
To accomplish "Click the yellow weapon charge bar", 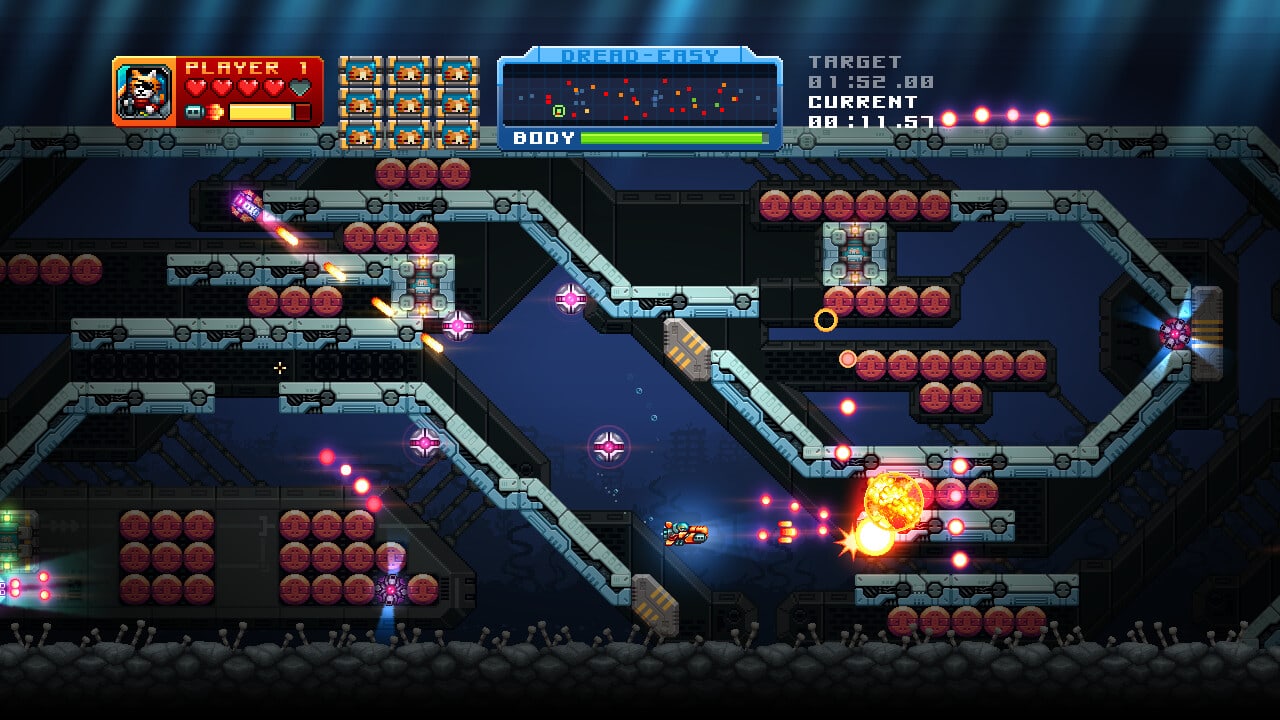I will pyautogui.click(x=262, y=111).
